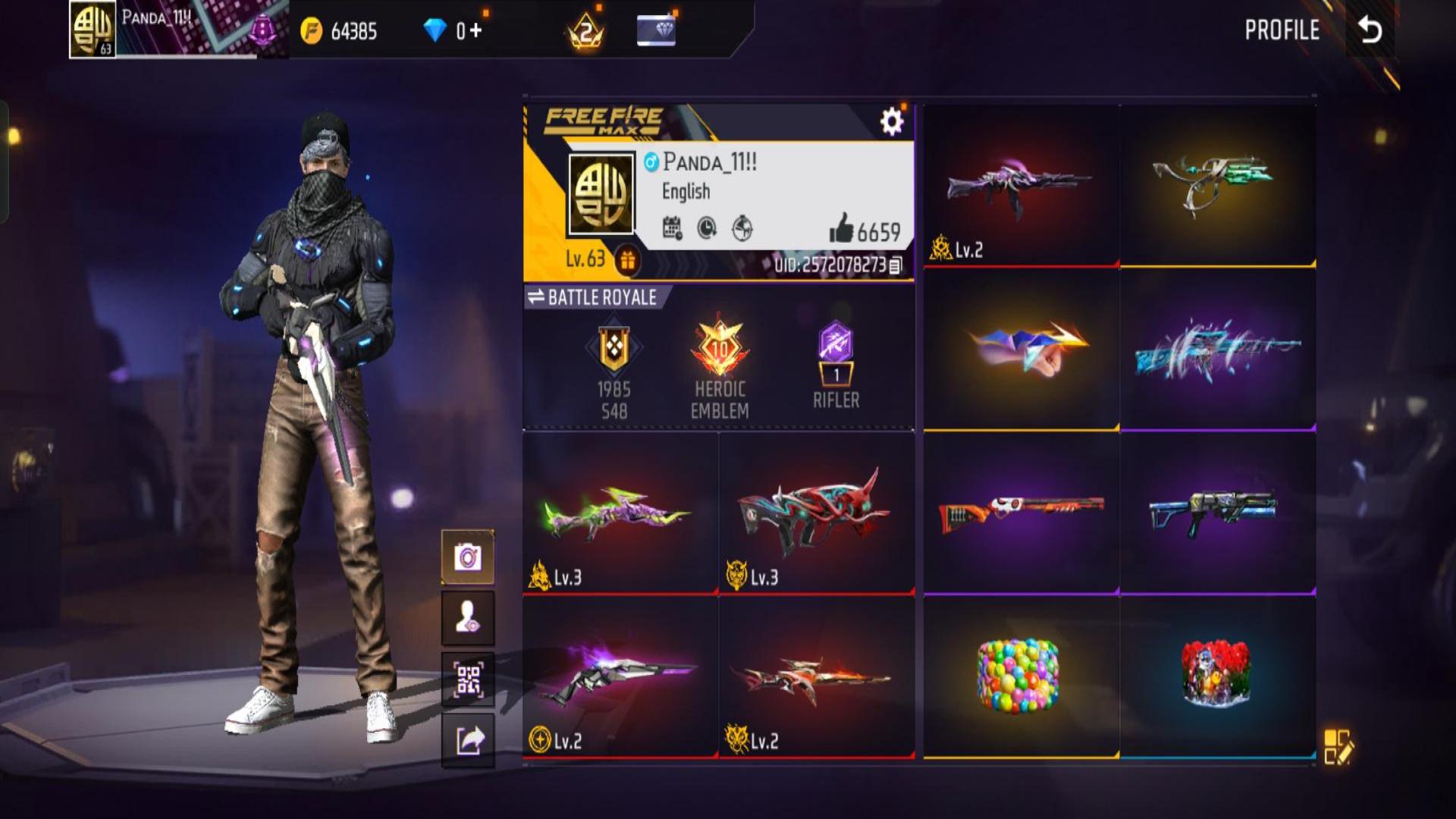This screenshot has height=819, width=1456.
Task: Select the red horned Lv.3 weapon skin
Action: click(816, 513)
